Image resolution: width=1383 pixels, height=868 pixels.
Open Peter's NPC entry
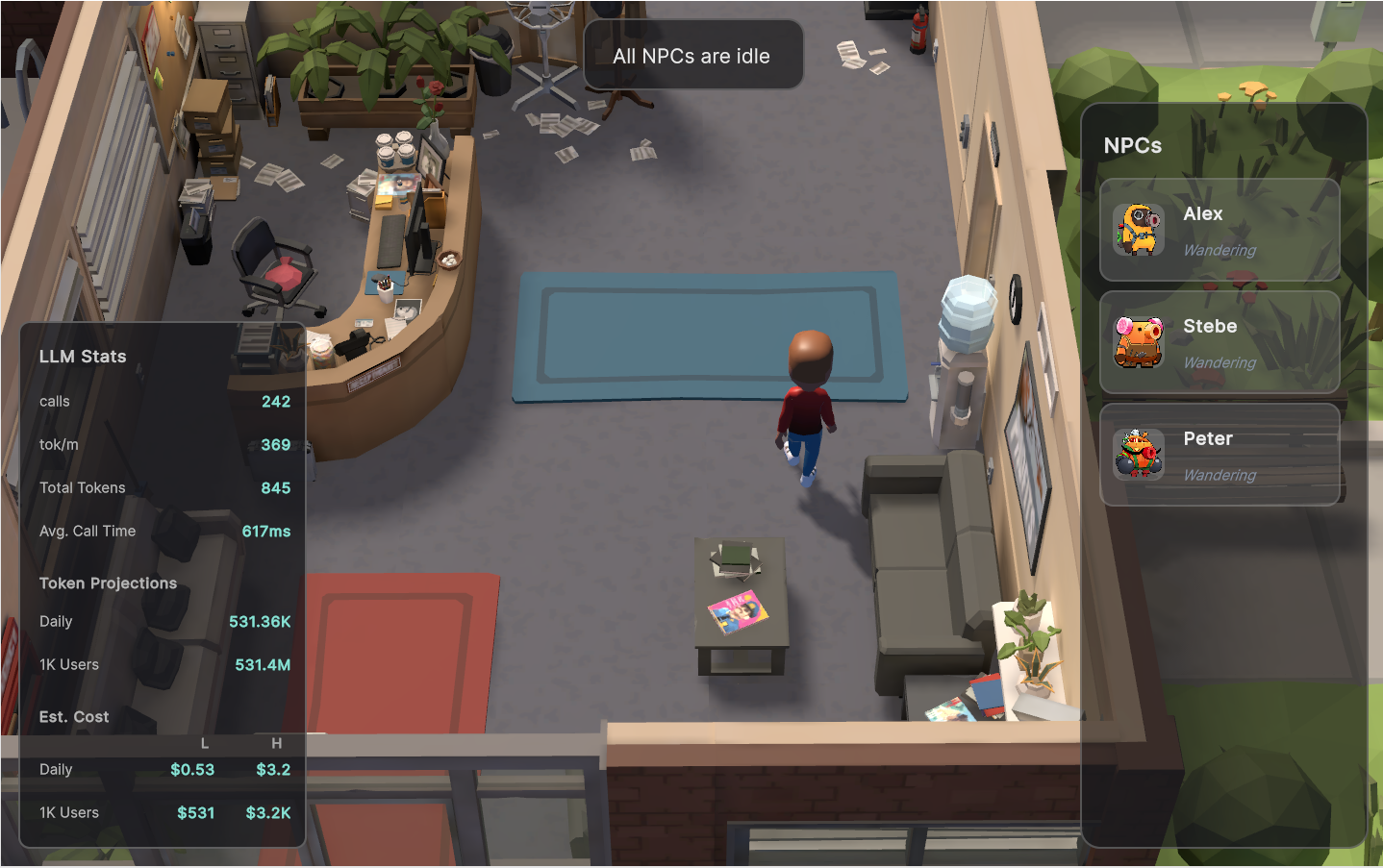tap(1219, 455)
